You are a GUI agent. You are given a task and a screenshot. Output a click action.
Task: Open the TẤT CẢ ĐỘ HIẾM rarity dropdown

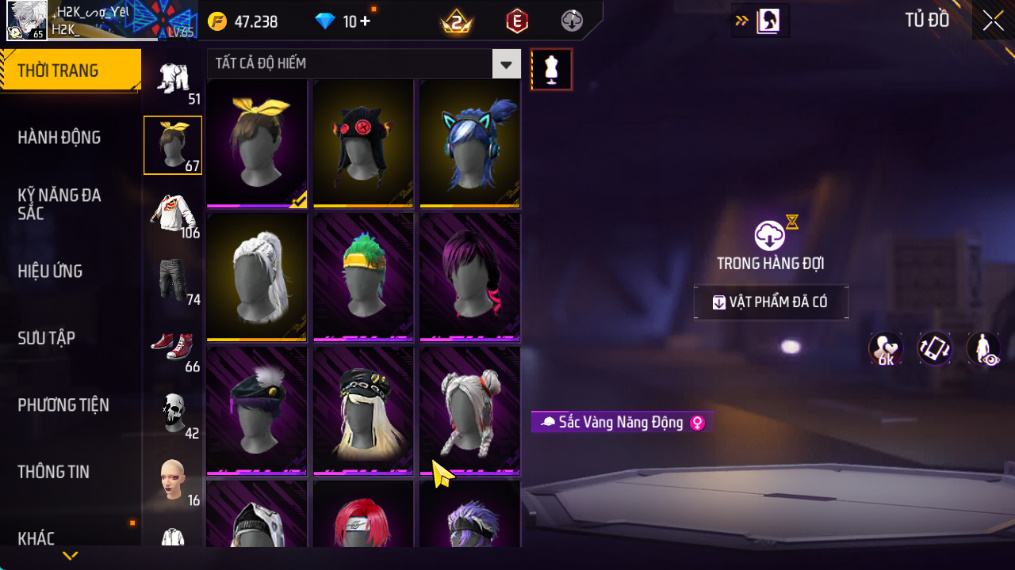click(x=506, y=64)
